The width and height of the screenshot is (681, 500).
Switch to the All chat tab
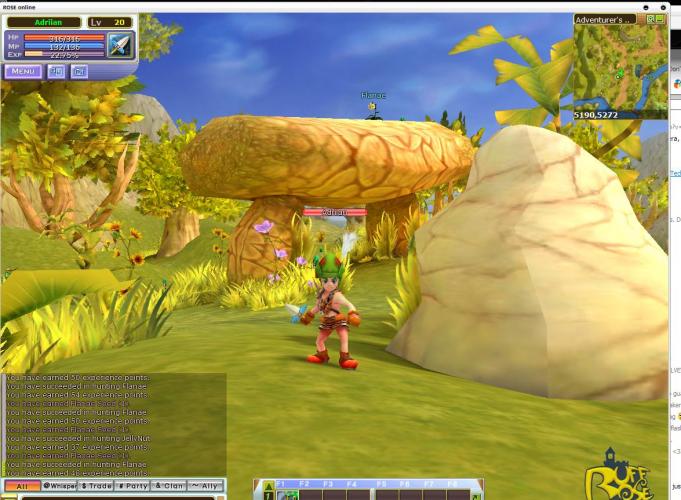21,486
